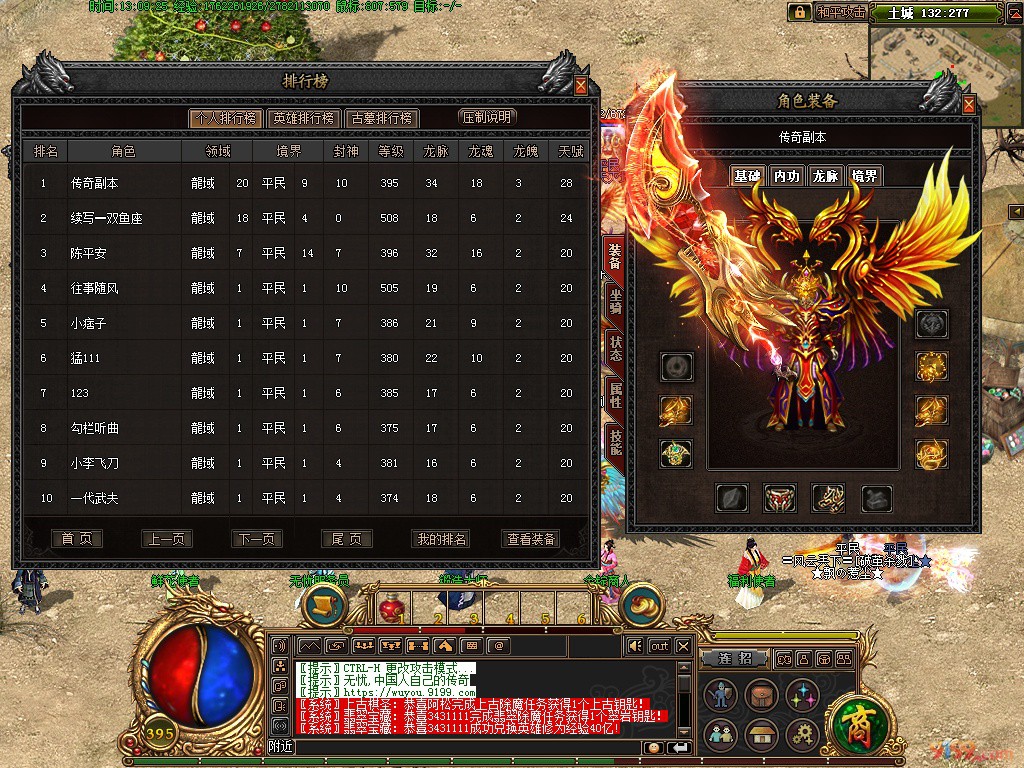Open the 古墓排行榜 tab

tap(381, 118)
